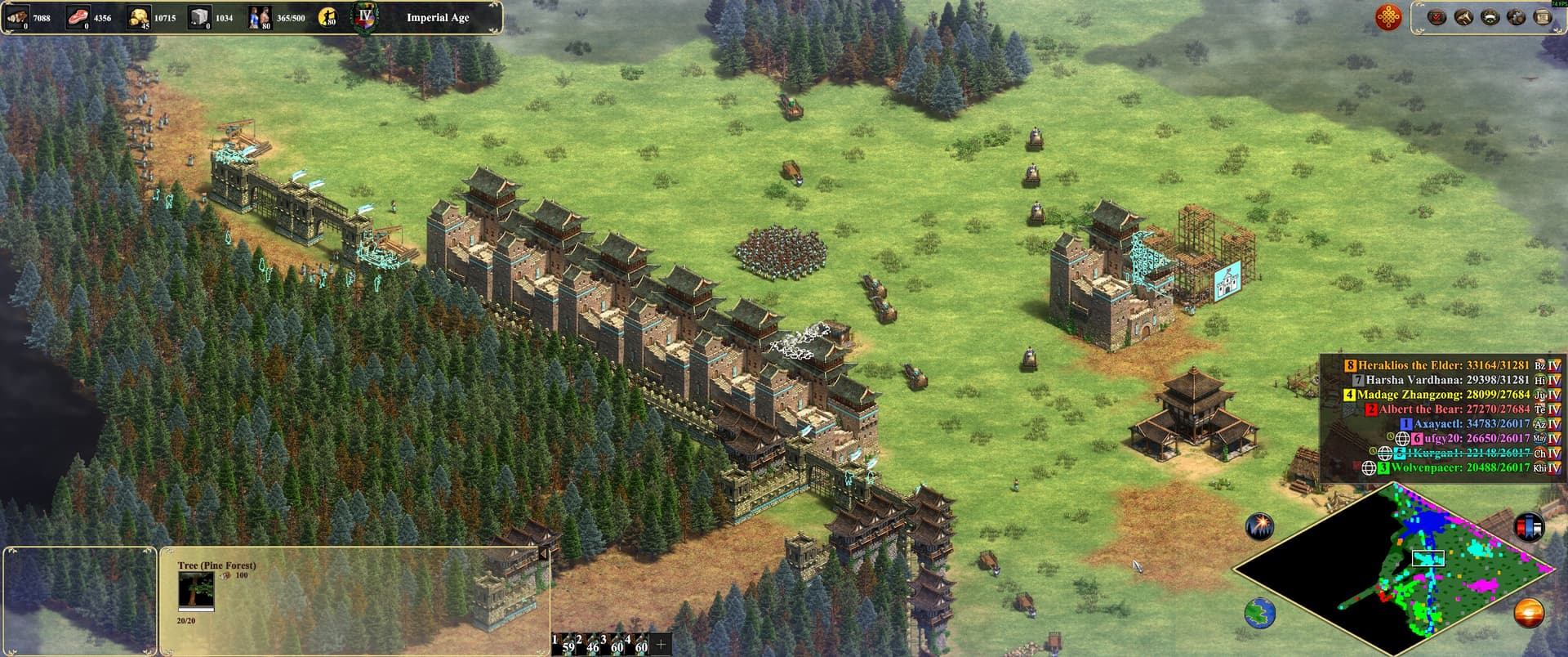Click the Pine Forest tree portrait
This screenshot has width=1568, height=657.
pos(196,590)
